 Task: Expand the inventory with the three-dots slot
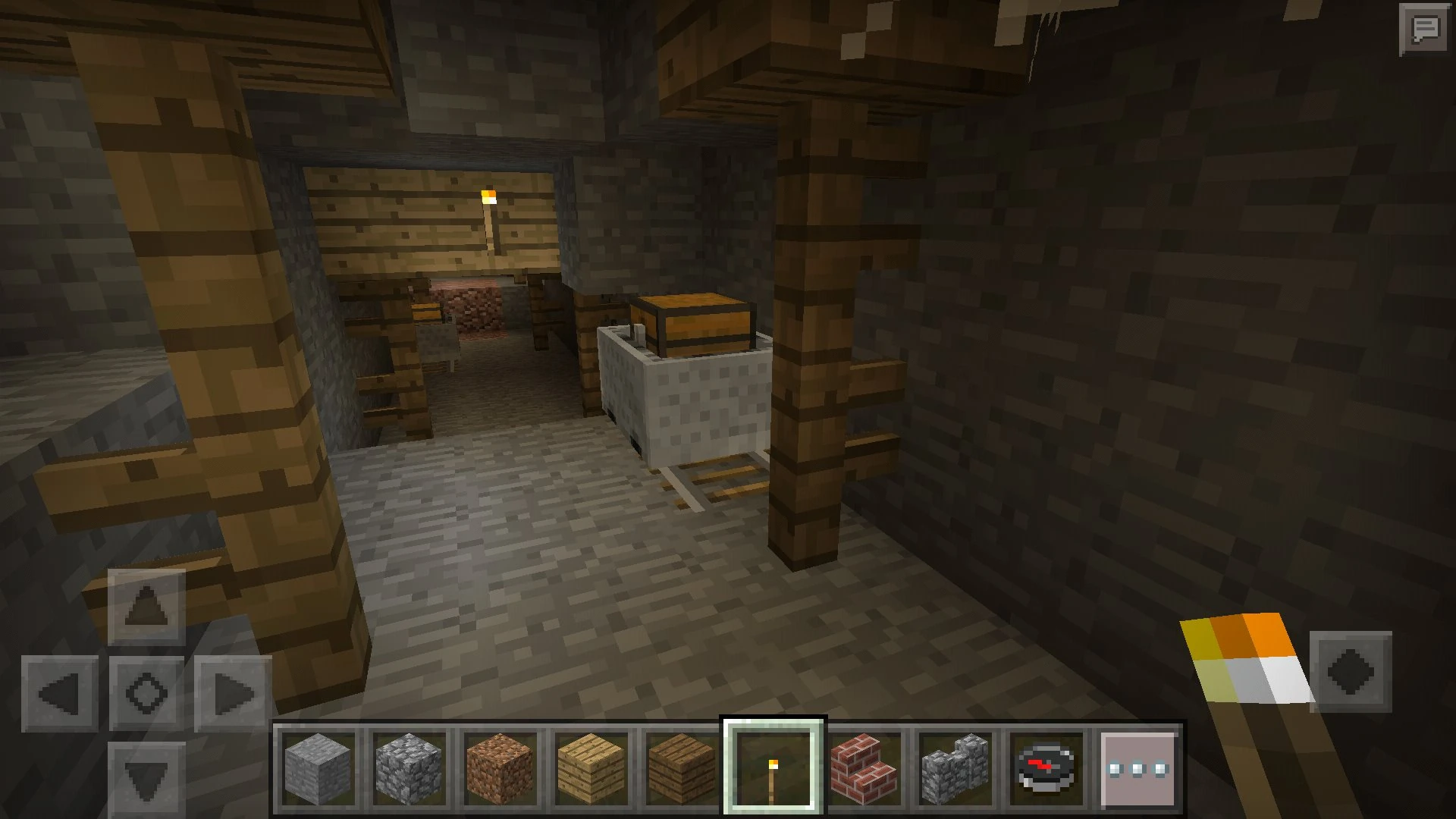(1136, 767)
